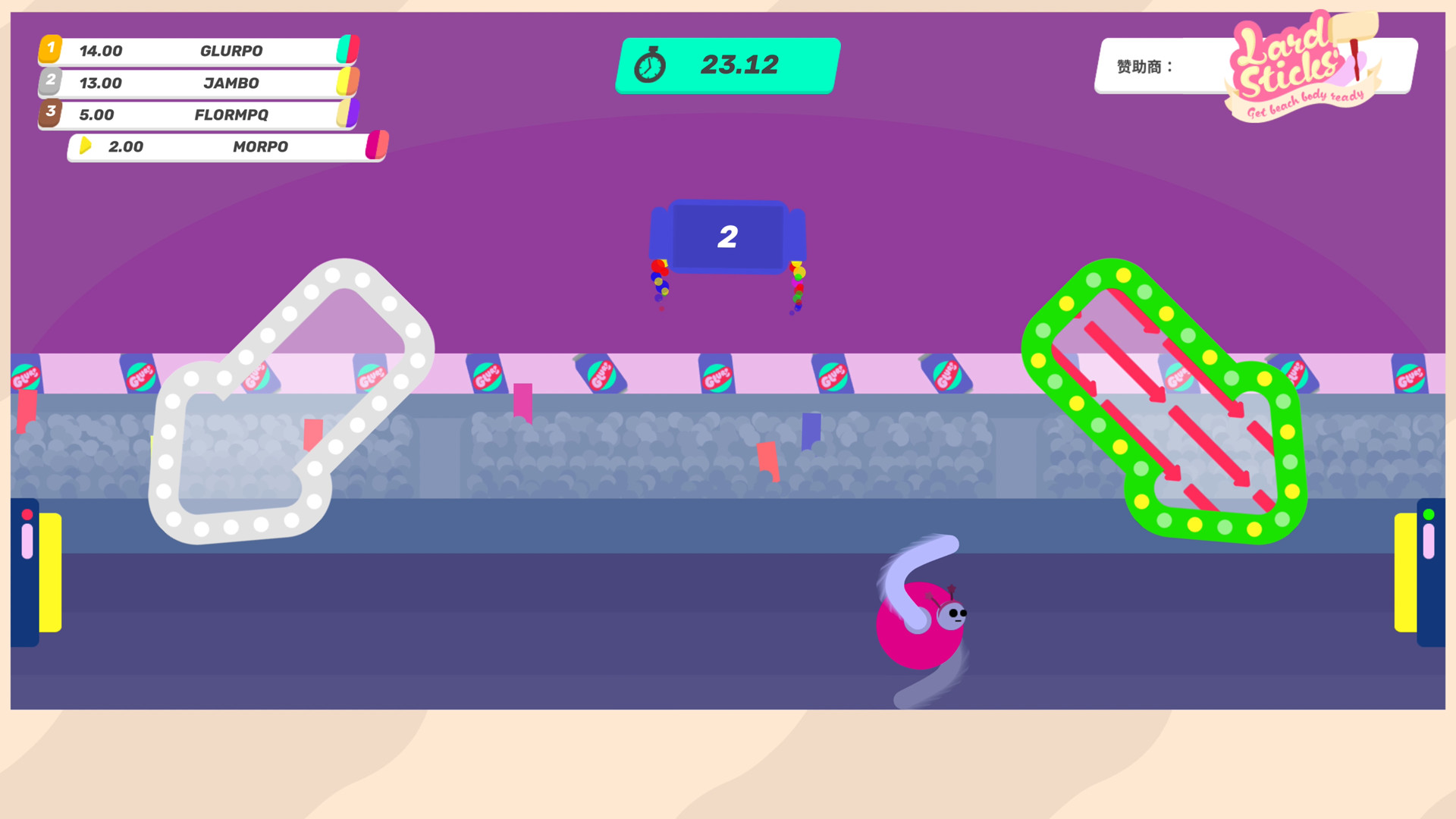Select the gold first-place rank badge
Viewport: 1456px width, 819px height.
50,49
